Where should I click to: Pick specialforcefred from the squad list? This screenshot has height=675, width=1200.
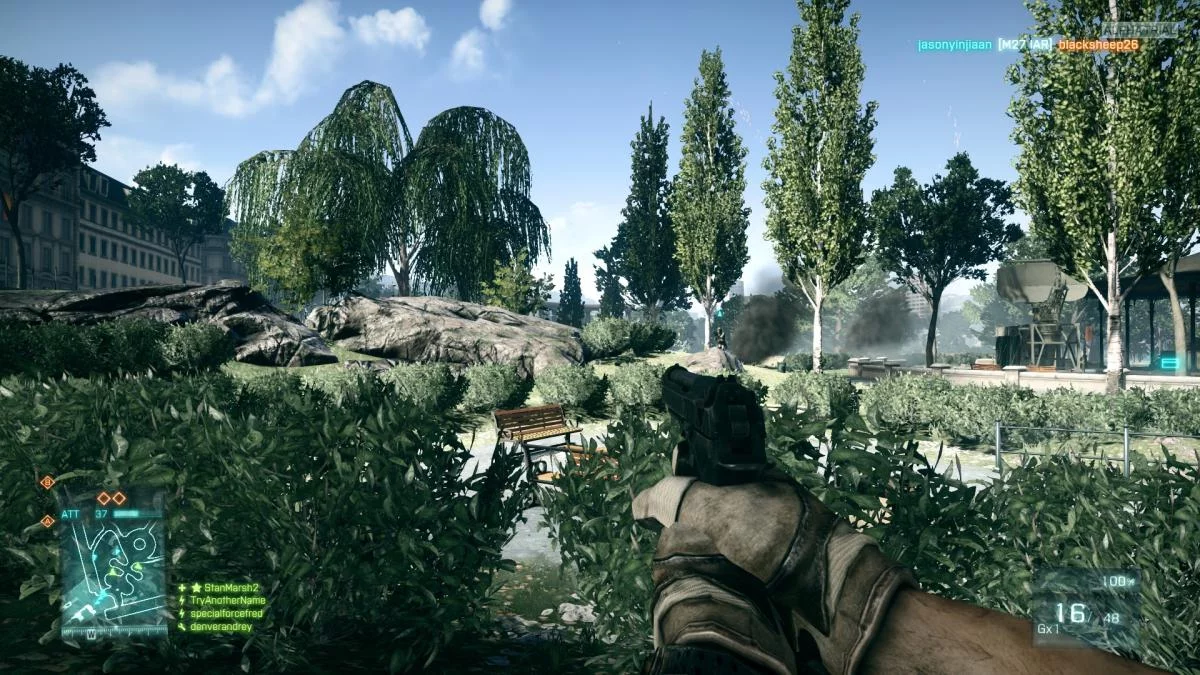[x=228, y=613]
